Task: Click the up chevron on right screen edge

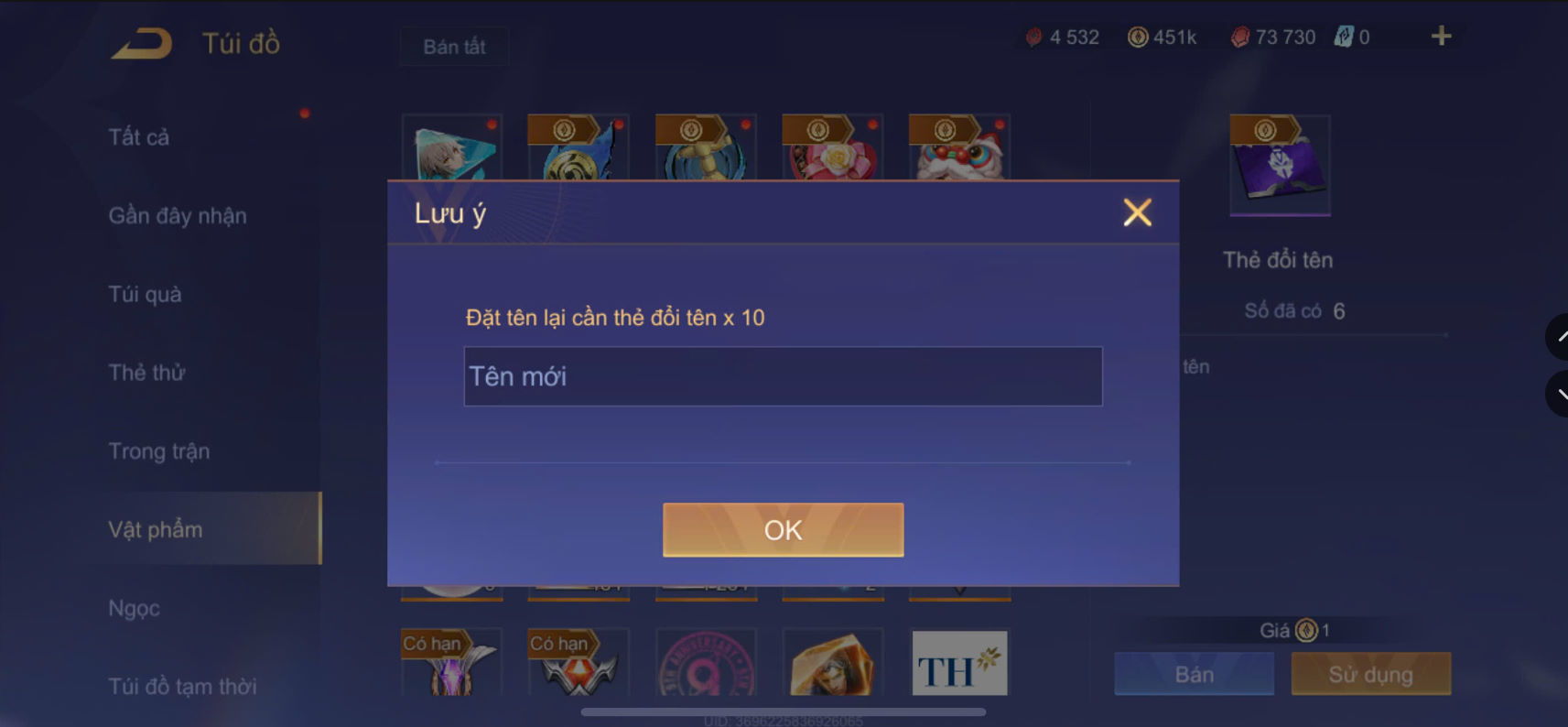Action: pos(1559,337)
